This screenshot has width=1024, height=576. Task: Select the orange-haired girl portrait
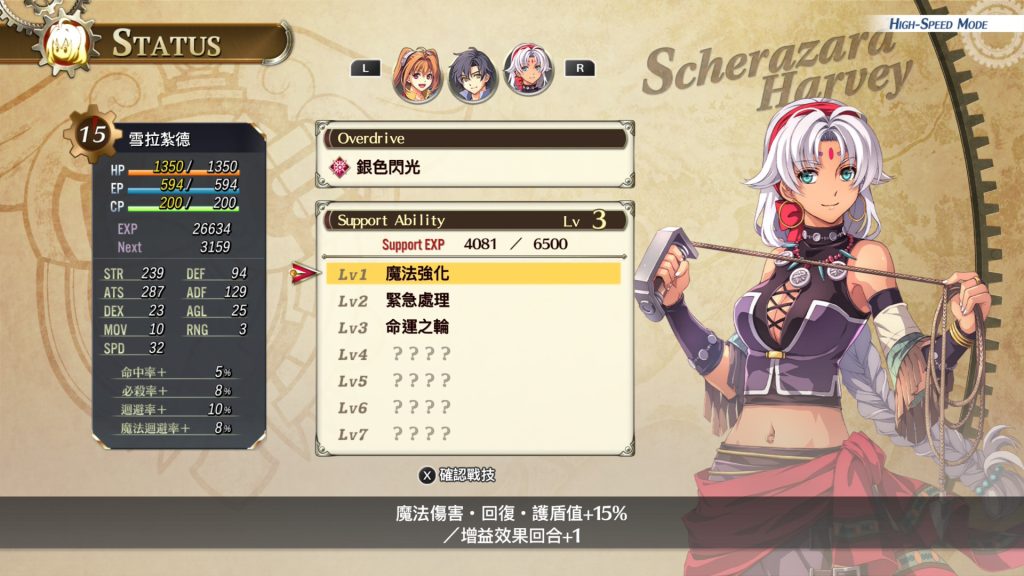point(425,74)
